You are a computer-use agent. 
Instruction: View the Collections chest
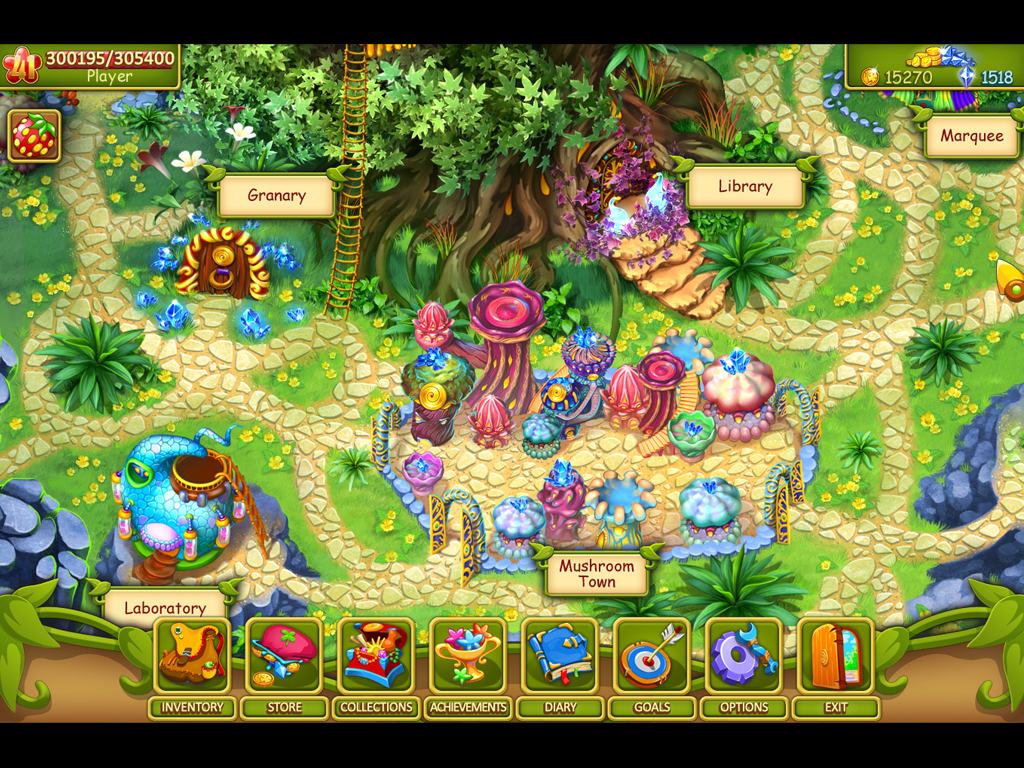[376, 657]
